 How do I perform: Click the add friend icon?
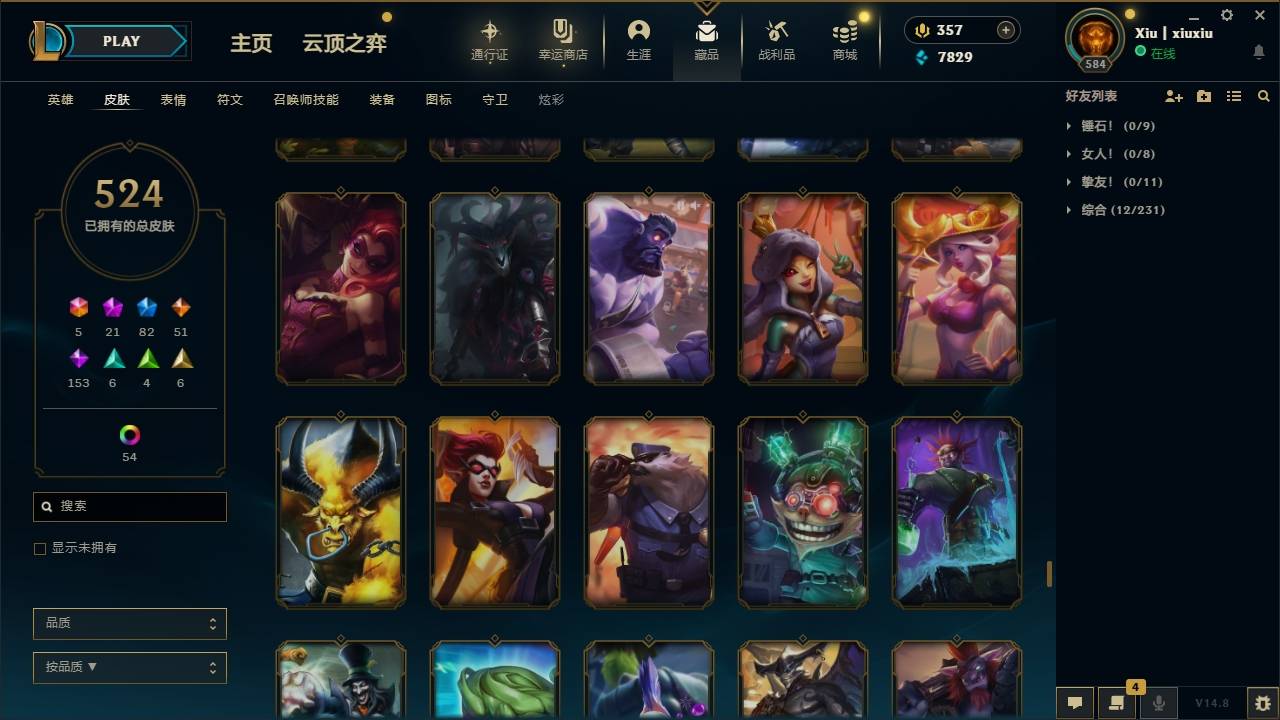click(x=1173, y=96)
